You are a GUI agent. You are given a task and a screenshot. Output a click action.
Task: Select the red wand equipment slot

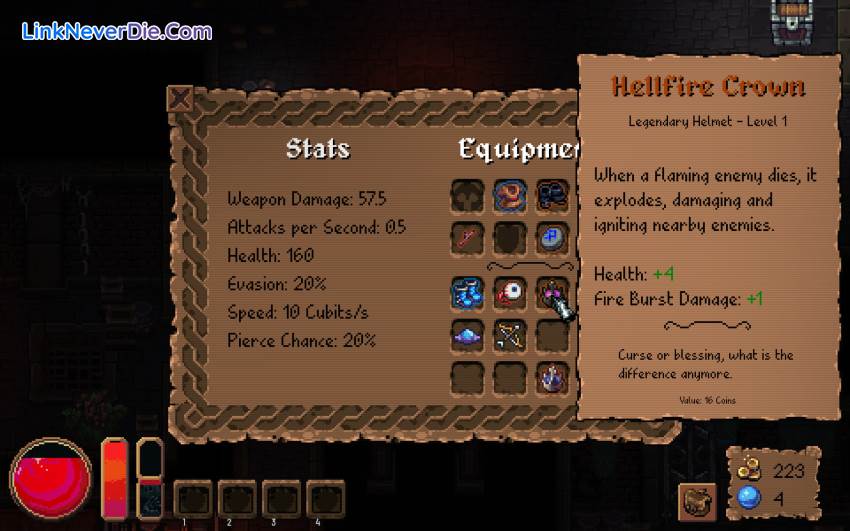[x=467, y=238]
